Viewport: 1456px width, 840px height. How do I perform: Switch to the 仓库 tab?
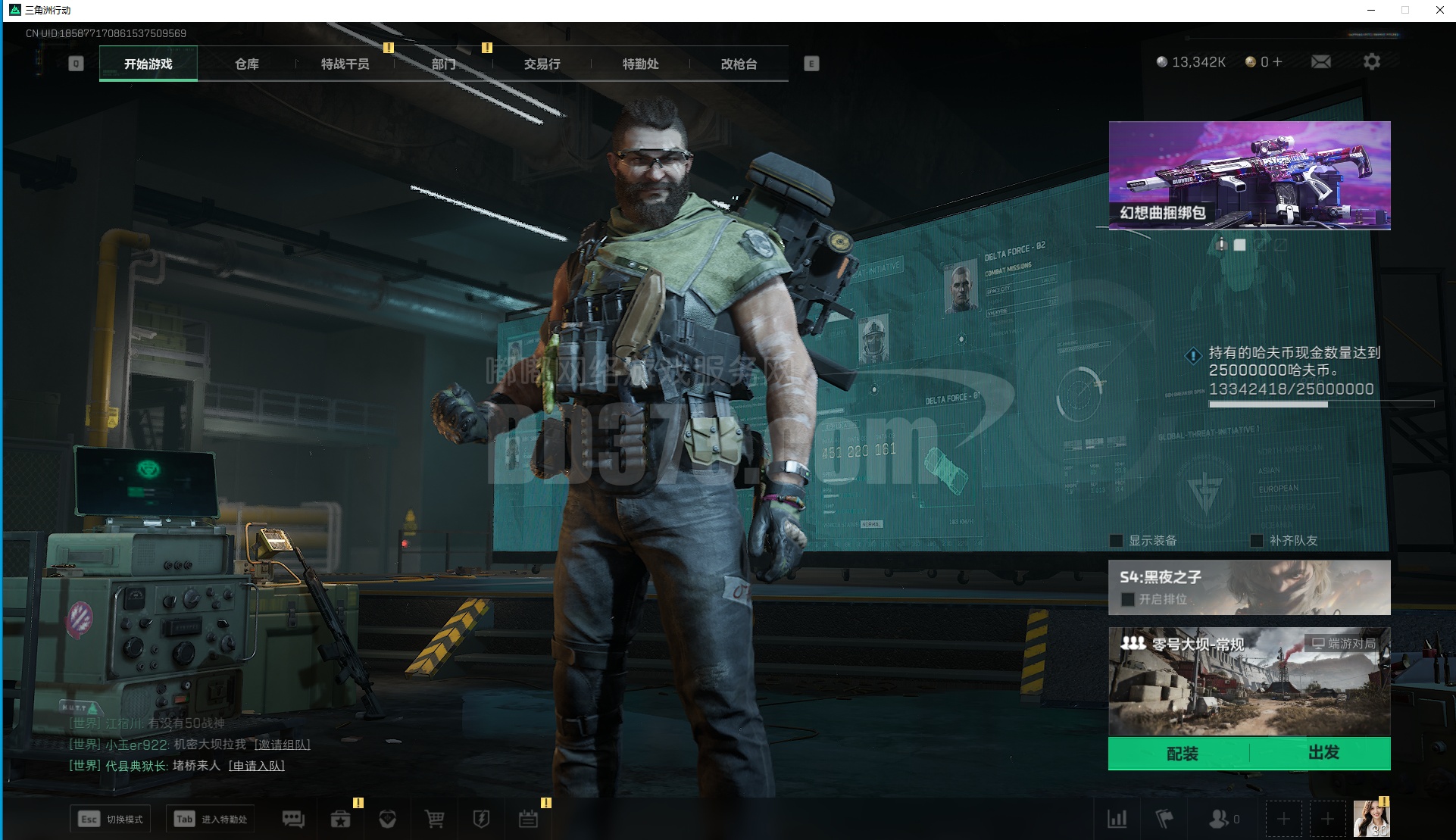point(246,64)
